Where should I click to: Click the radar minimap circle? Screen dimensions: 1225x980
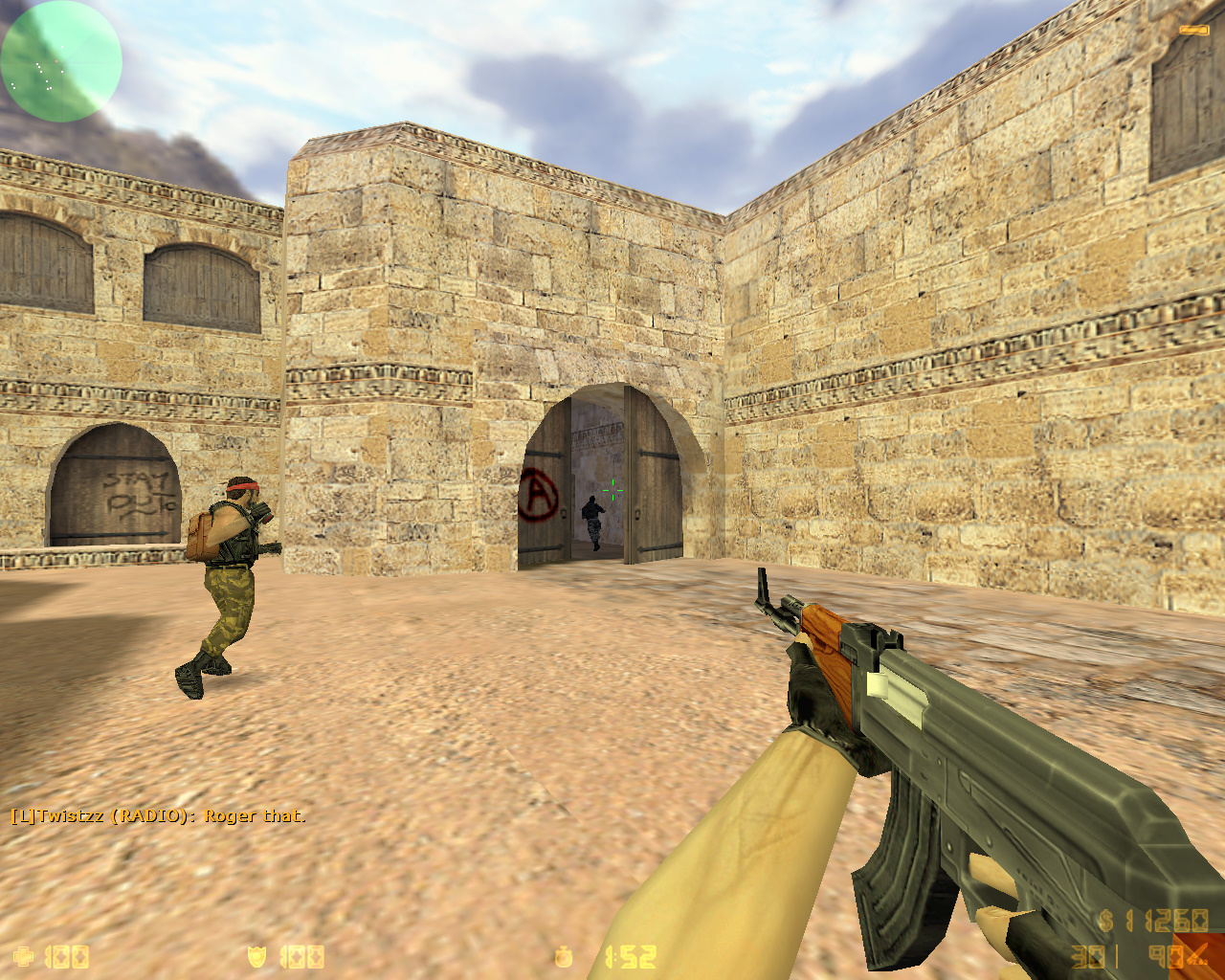tap(59, 61)
